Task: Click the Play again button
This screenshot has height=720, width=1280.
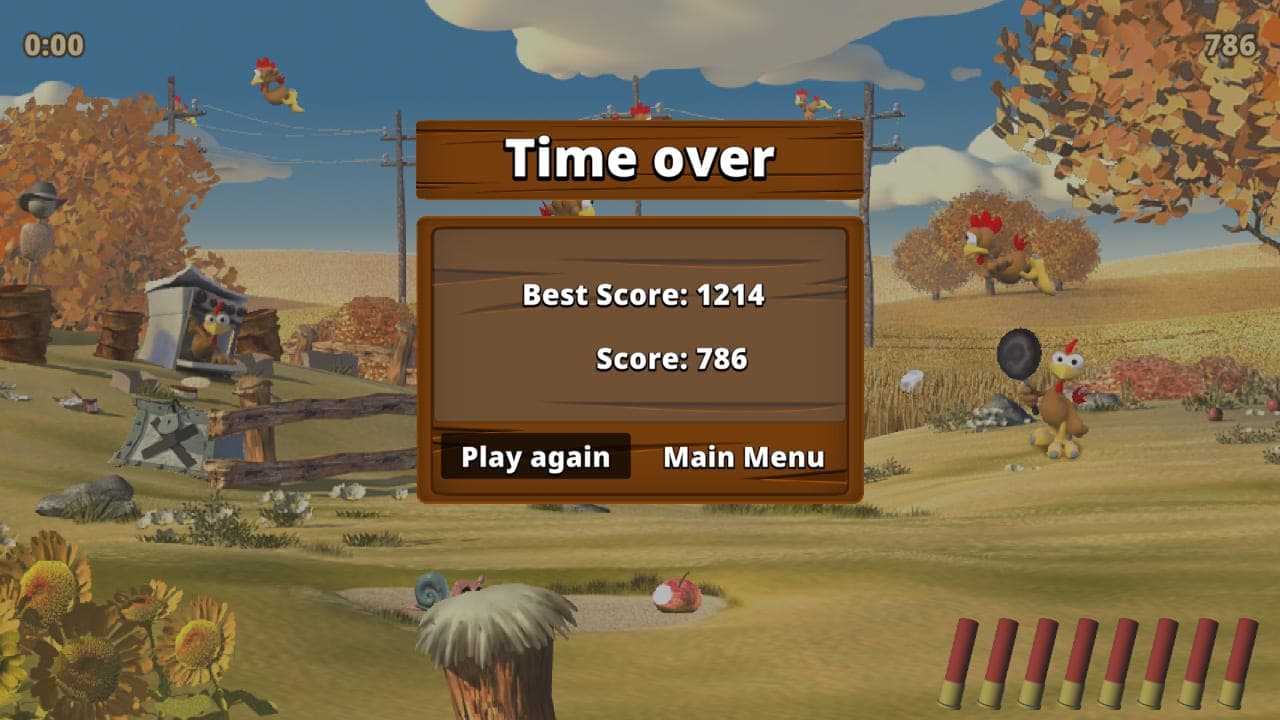Action: 534,457
